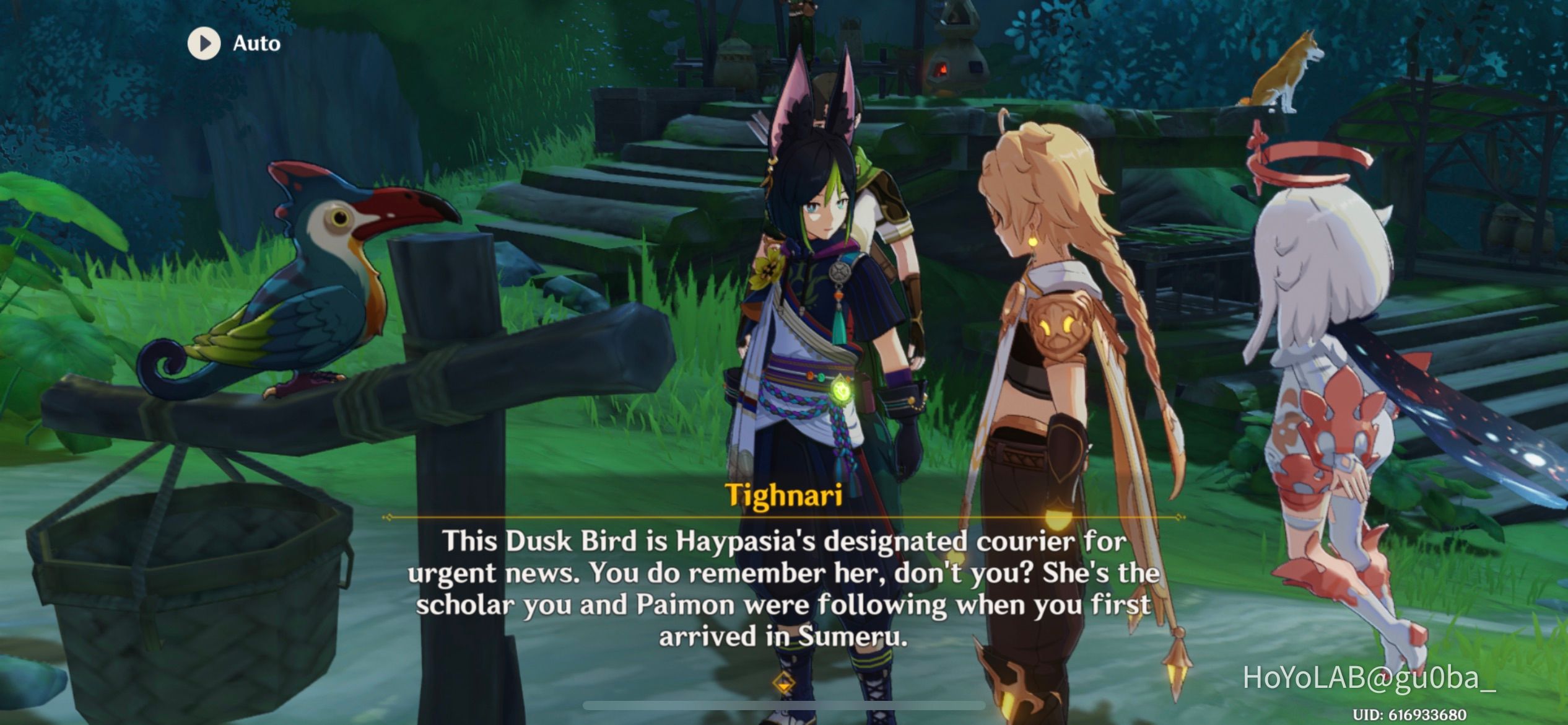Select the fox sitting on the ledge
Viewport: 1568px width, 725px height.
1292,74
